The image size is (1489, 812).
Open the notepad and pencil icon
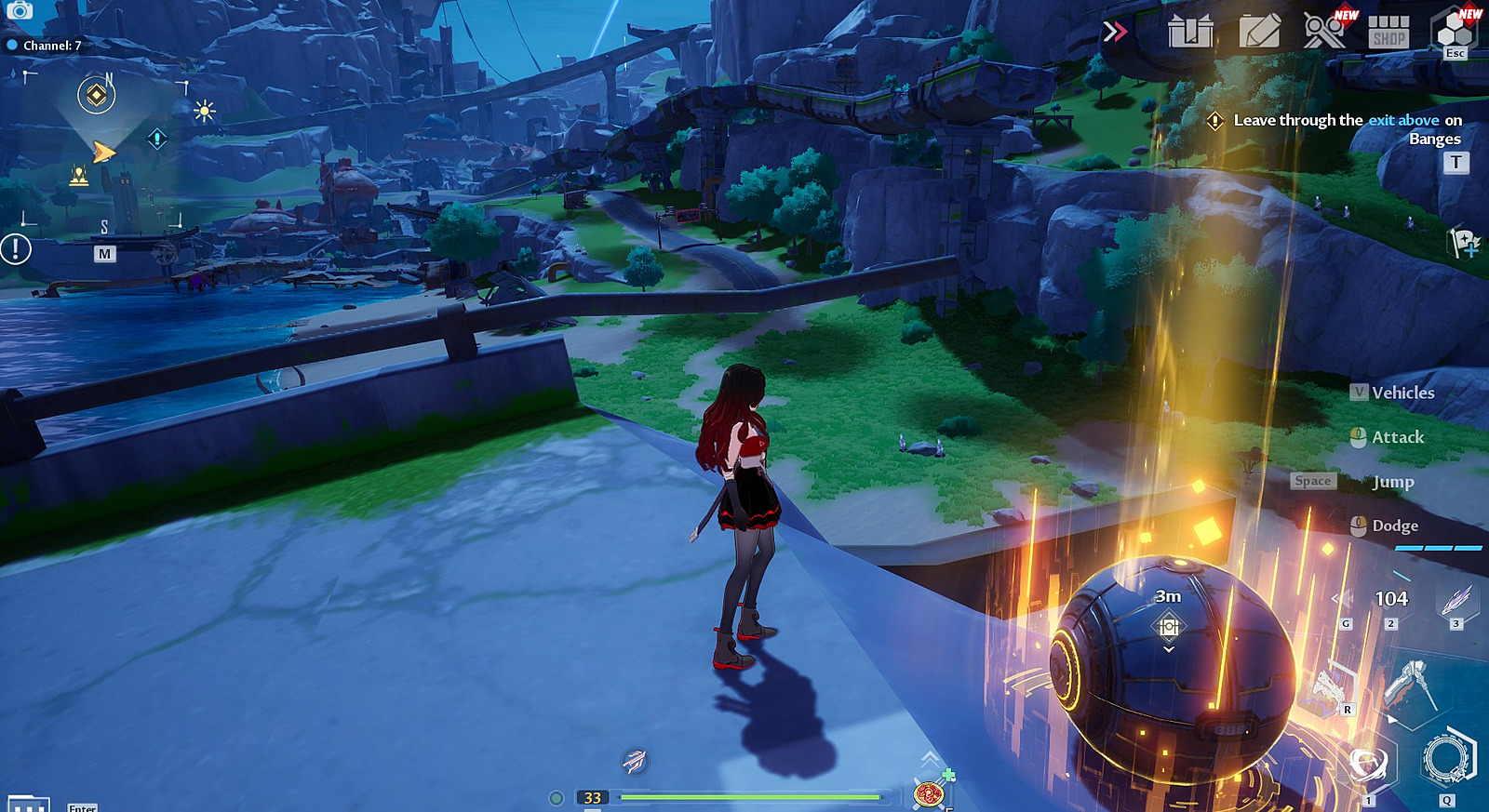click(1259, 32)
